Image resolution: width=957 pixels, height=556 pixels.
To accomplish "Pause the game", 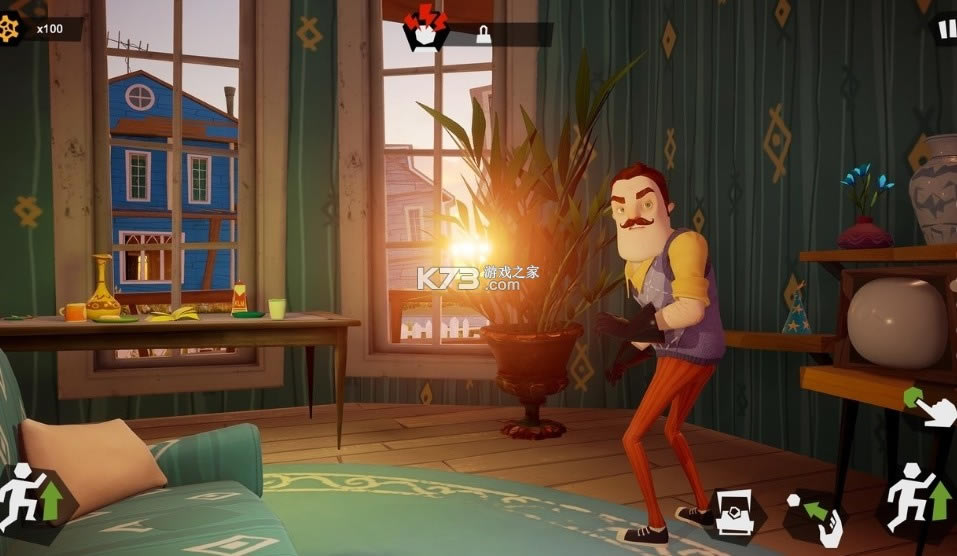I will [x=946, y=29].
